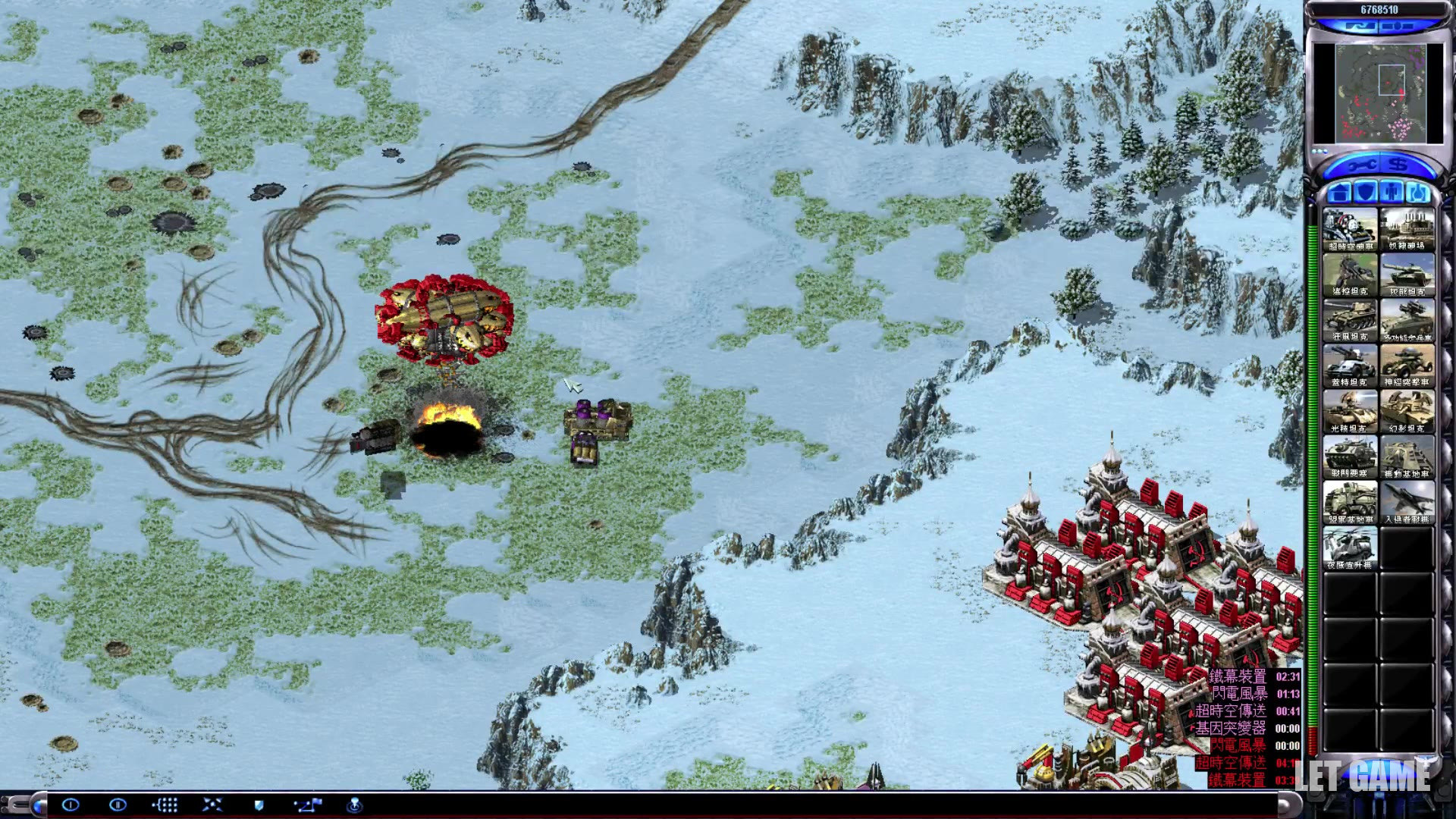This screenshot has height=819, width=1456.
Task: Click the guard shield command icon
Action: (259, 805)
